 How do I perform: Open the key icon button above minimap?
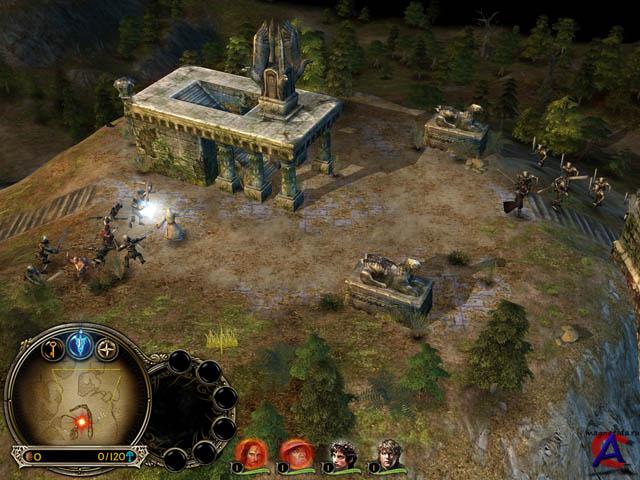point(52,349)
